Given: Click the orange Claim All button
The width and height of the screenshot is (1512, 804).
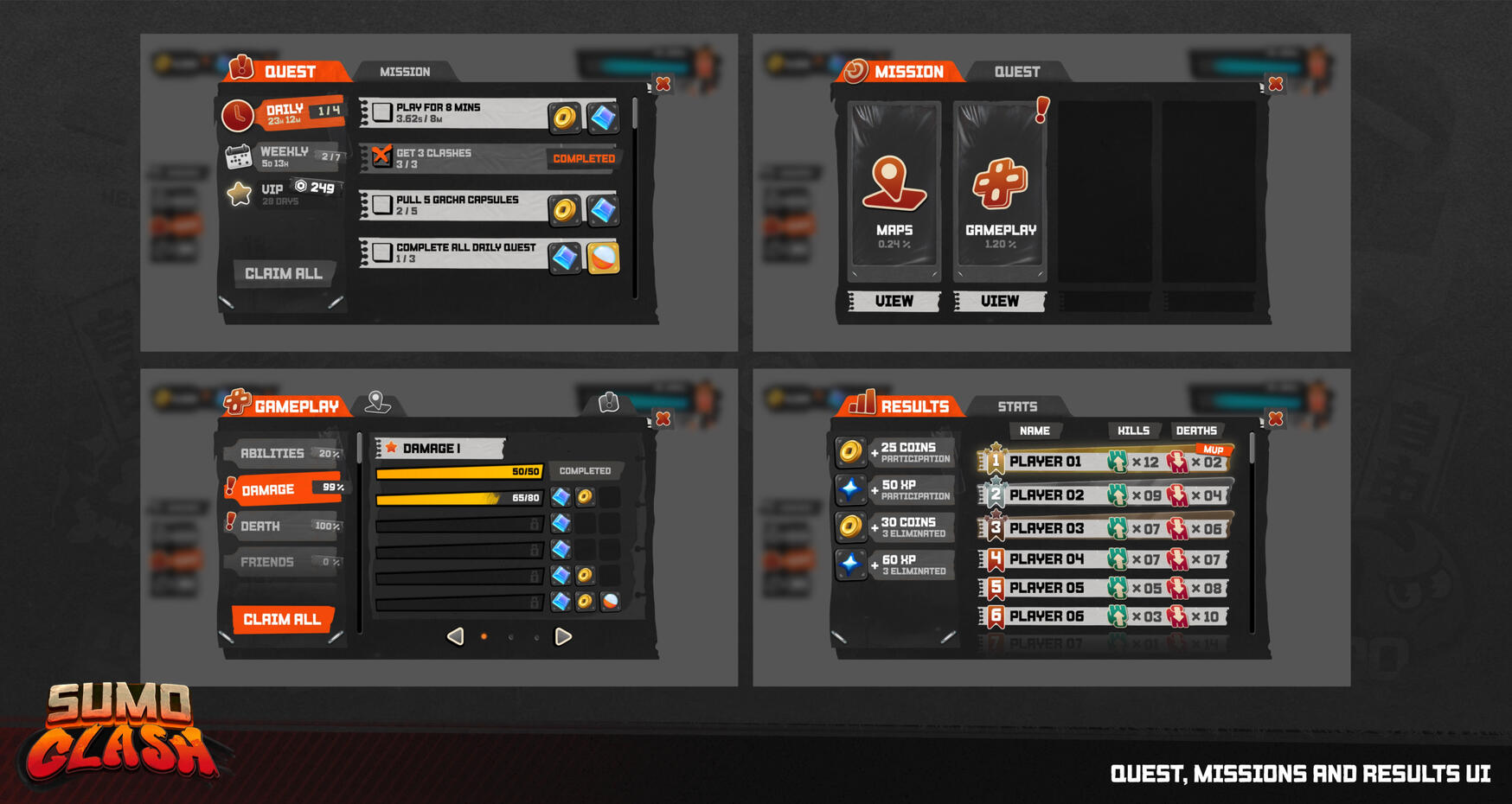Looking at the screenshot, I should click(282, 619).
